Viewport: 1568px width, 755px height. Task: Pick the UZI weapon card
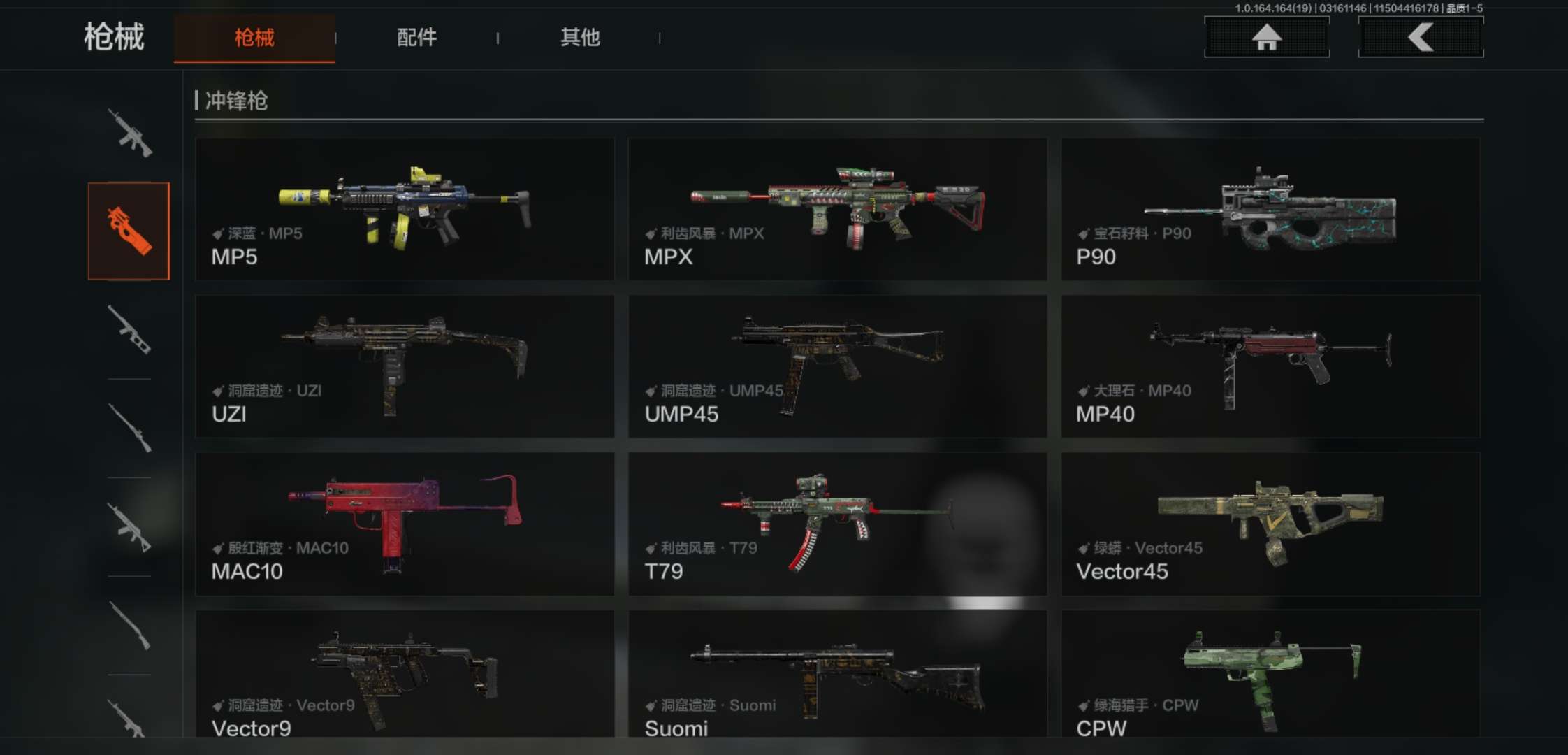405,366
